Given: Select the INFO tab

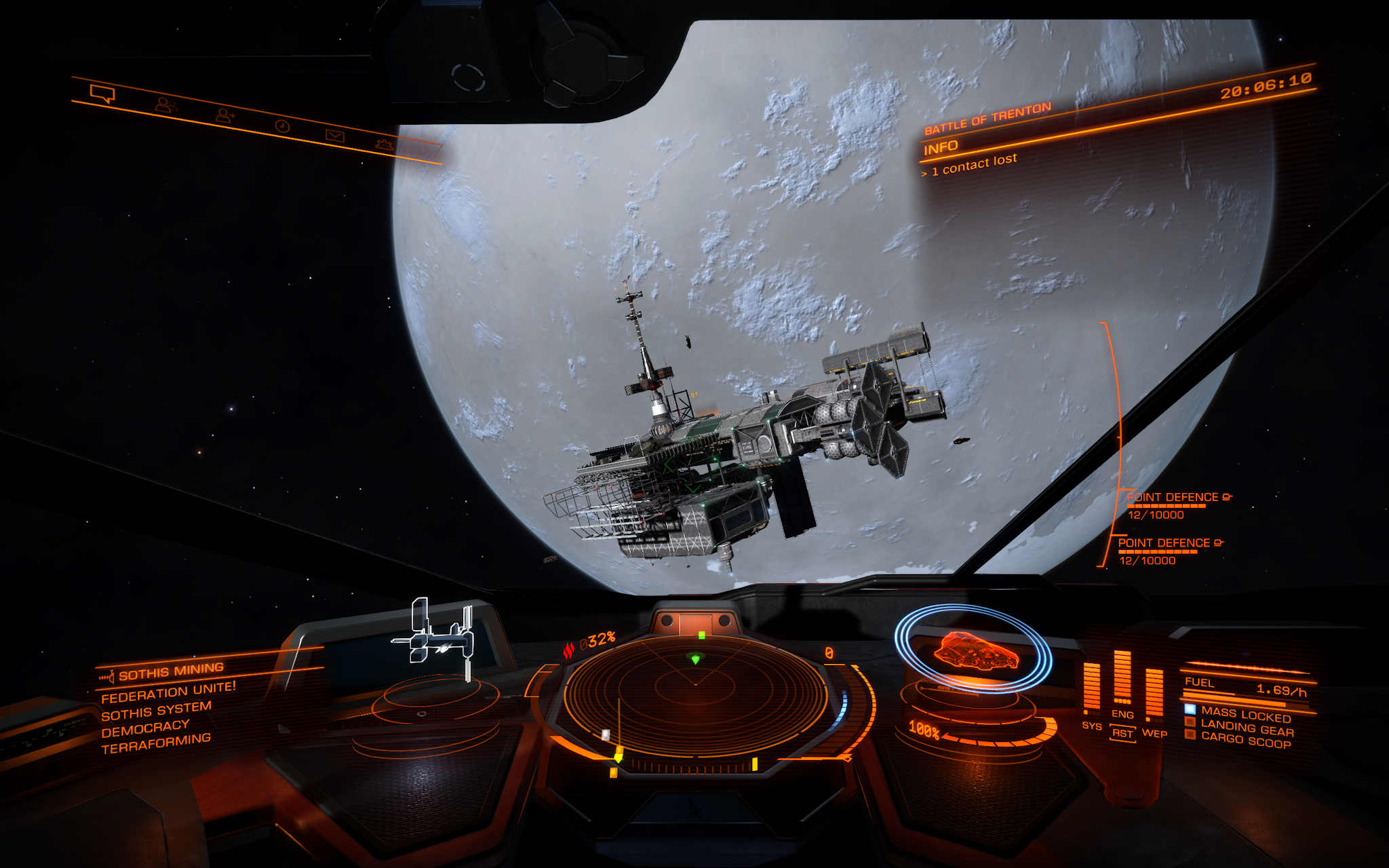Looking at the screenshot, I should coord(942,146).
